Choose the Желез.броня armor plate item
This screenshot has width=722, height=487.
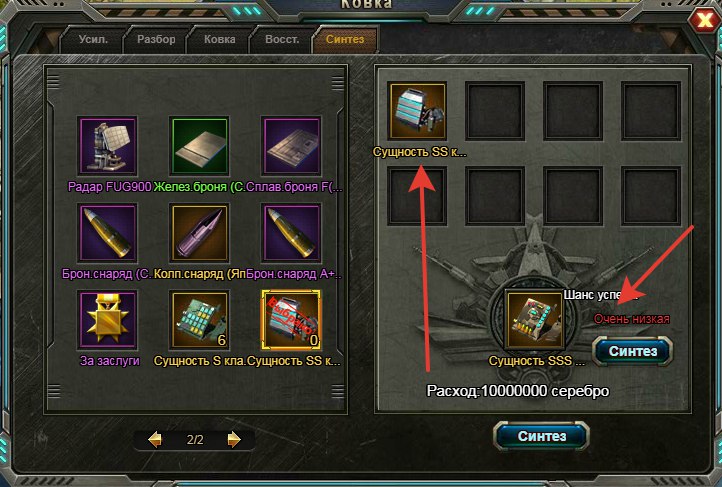[x=199, y=146]
